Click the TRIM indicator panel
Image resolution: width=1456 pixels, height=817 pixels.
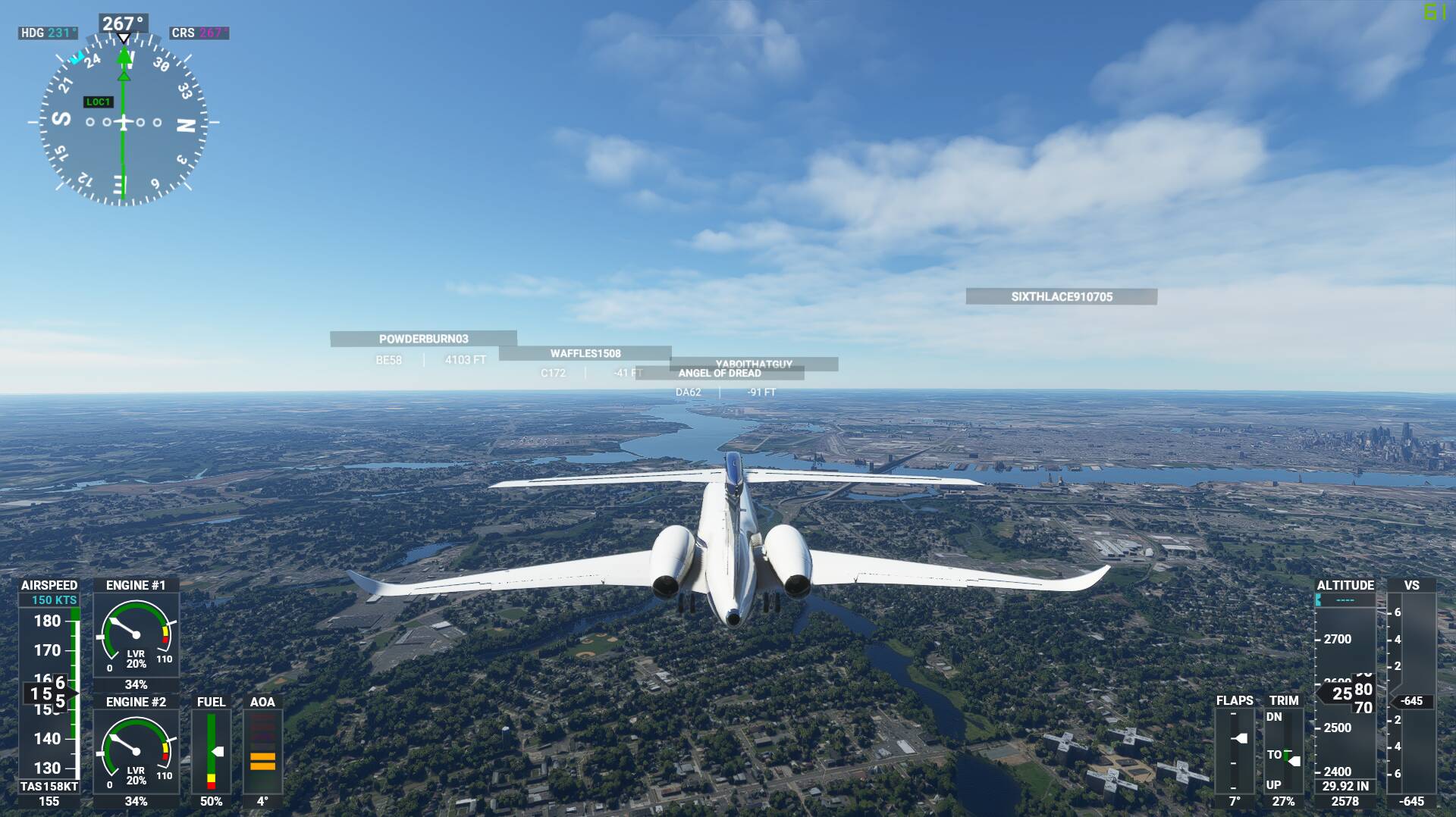tap(1283, 749)
